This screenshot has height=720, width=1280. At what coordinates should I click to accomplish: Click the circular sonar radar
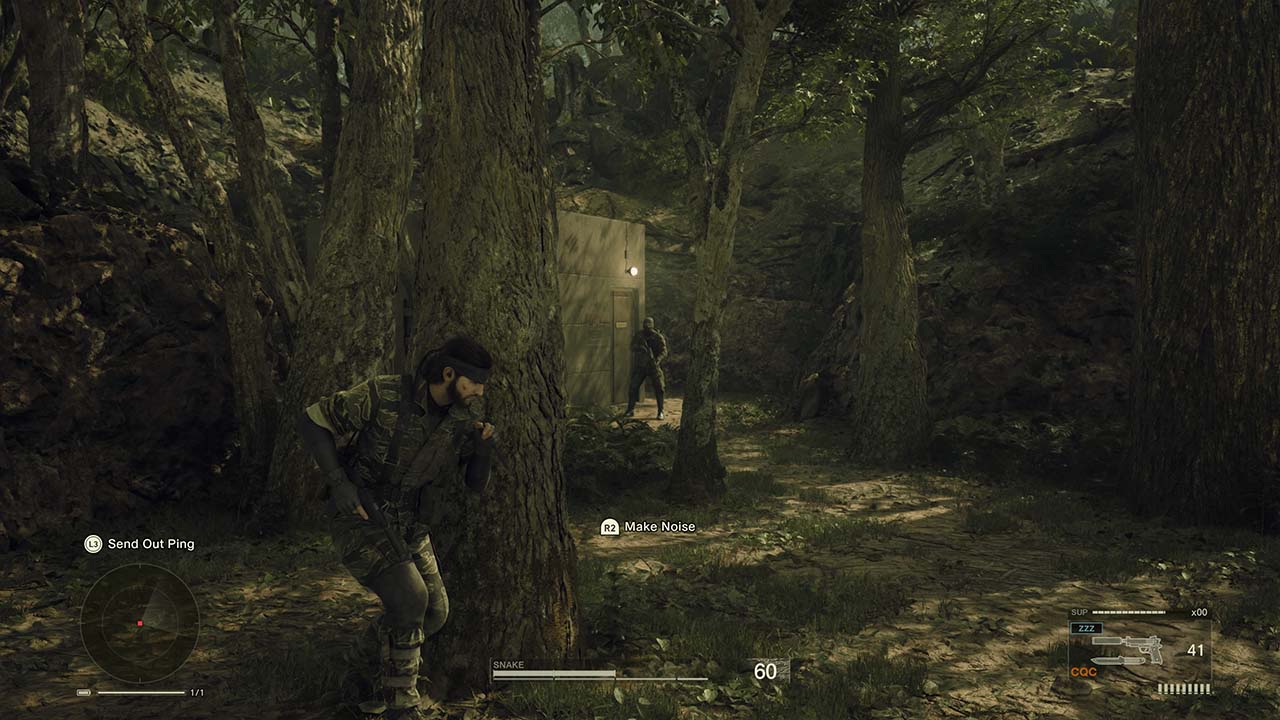[x=139, y=623]
